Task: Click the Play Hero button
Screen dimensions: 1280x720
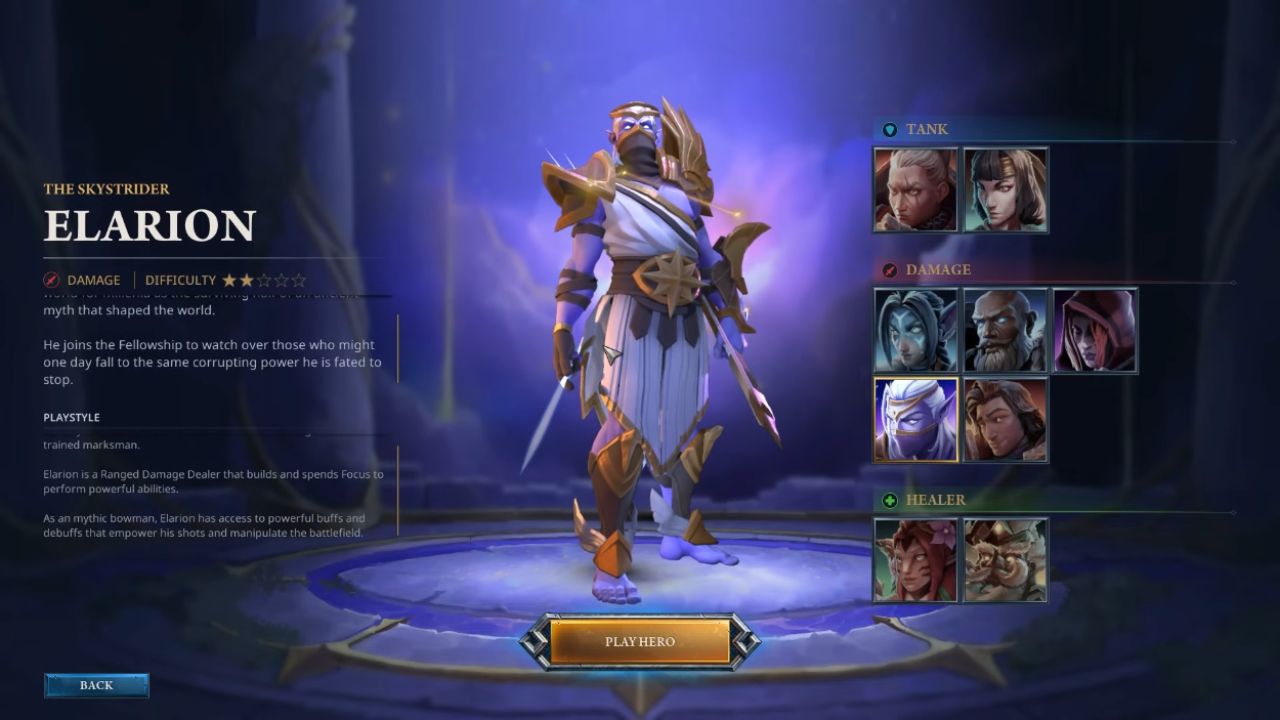Action: pos(639,641)
